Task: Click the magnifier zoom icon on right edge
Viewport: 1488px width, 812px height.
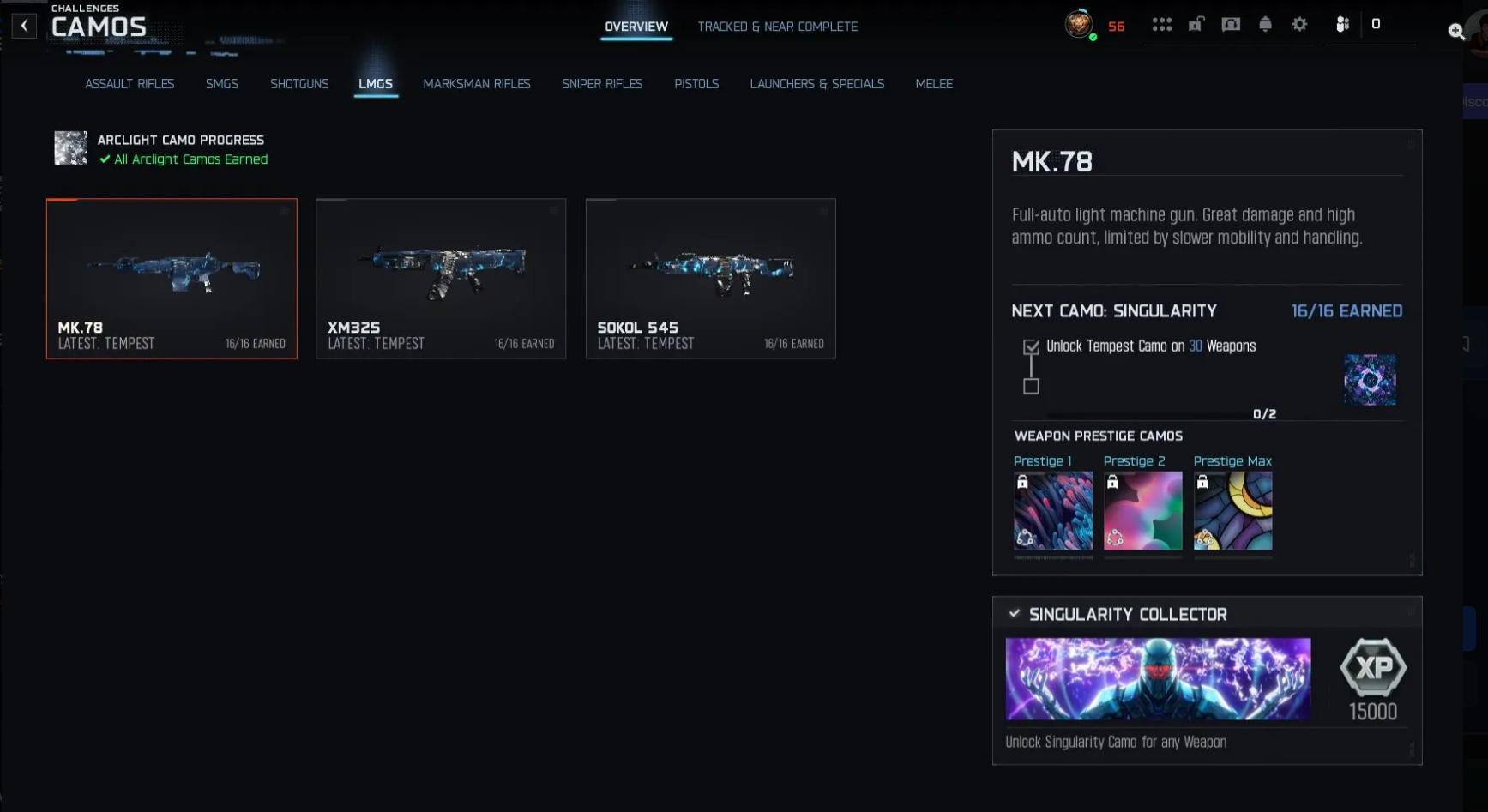Action: [x=1456, y=31]
